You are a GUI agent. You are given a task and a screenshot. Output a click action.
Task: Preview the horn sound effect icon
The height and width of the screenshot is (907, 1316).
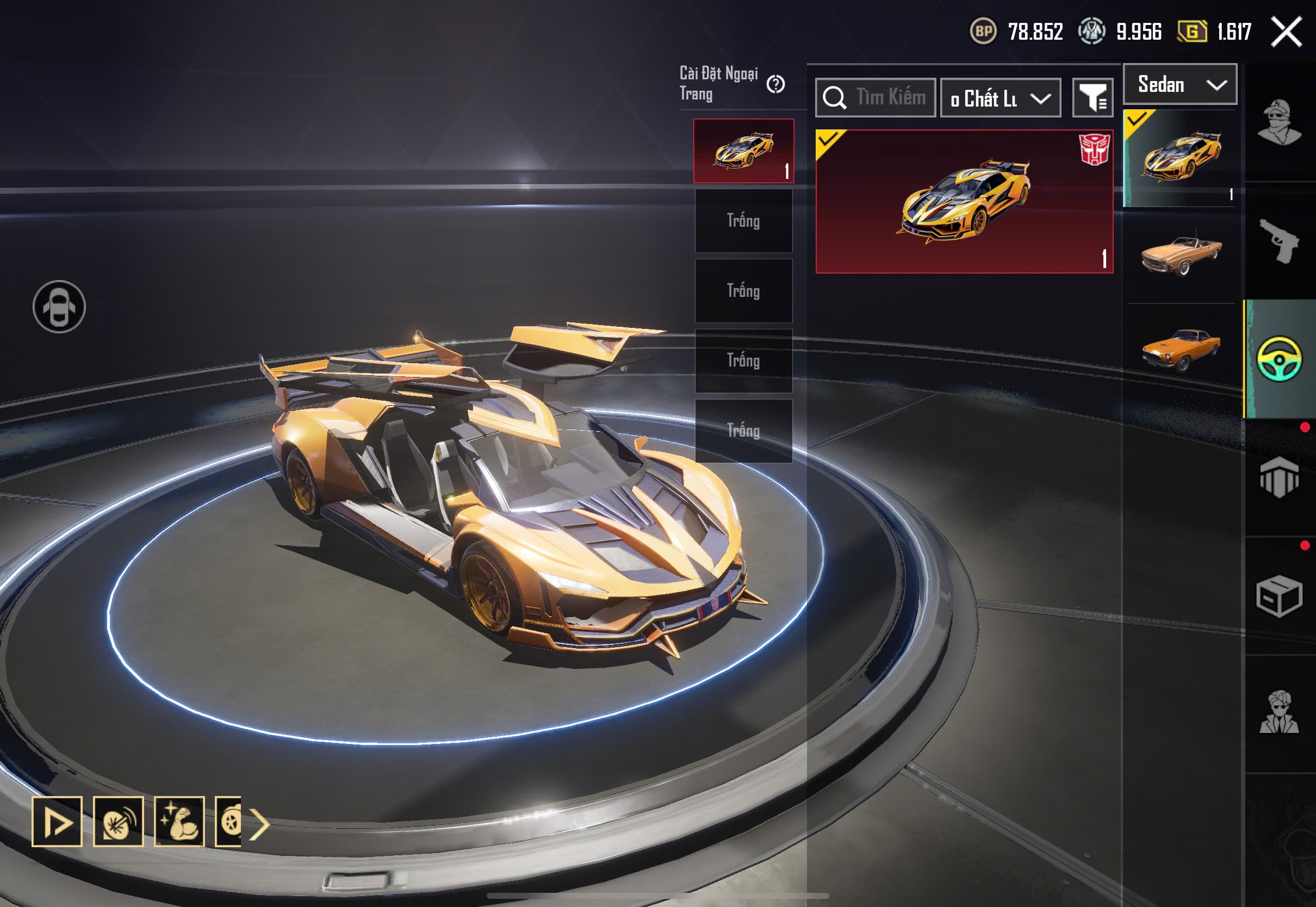(118, 821)
